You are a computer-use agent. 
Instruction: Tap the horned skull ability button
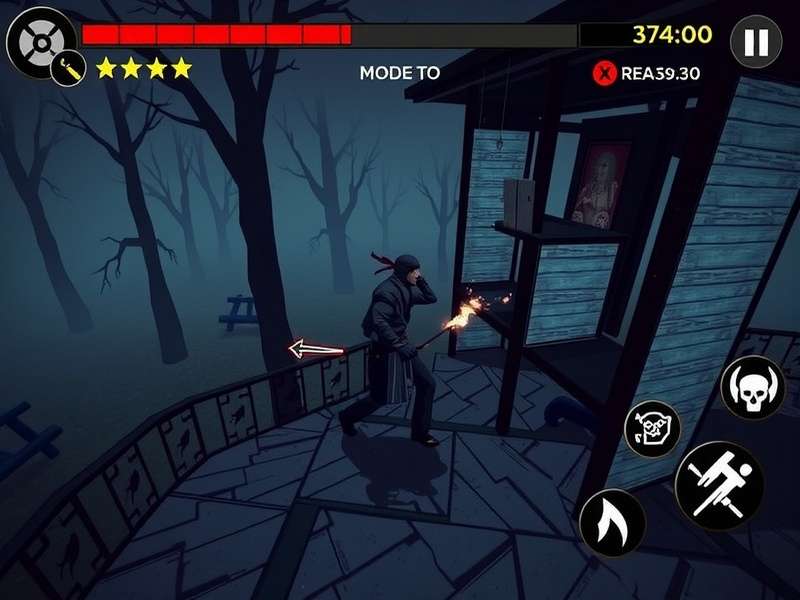[752, 387]
